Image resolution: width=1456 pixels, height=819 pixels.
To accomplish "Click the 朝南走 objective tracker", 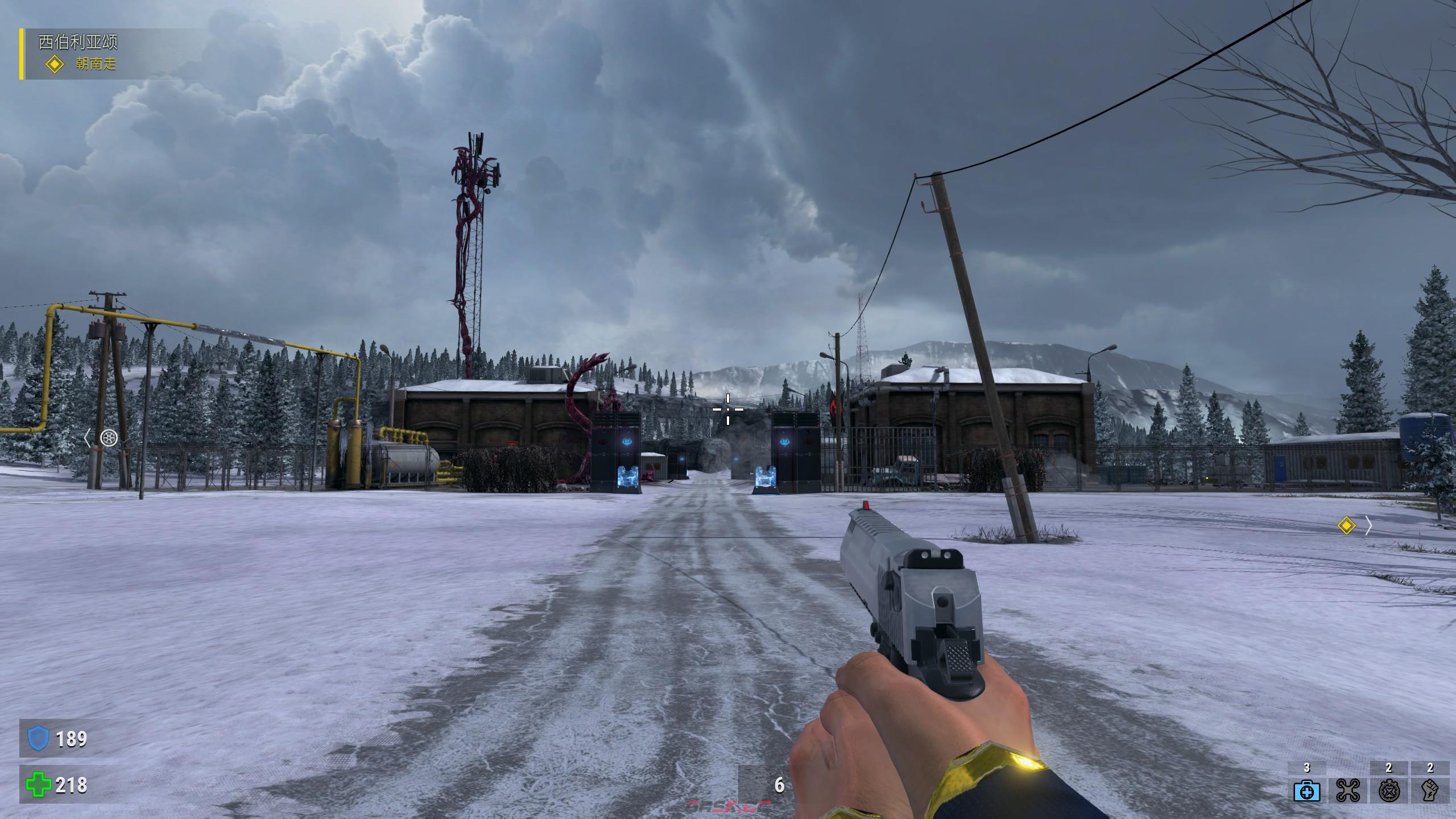I will point(96,64).
